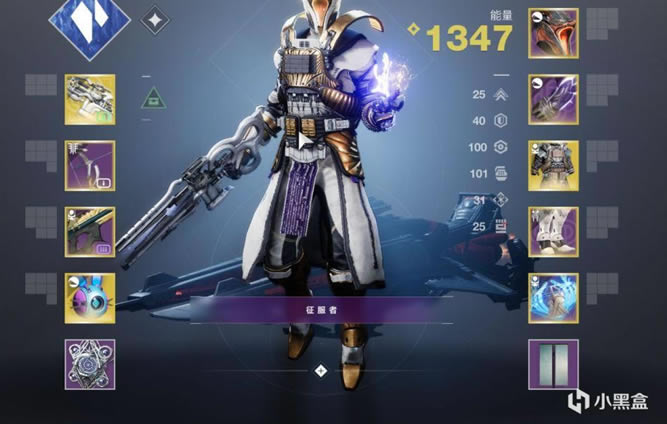The width and height of the screenshot is (667, 424).
Task: Select the exotic heavy weapon slot
Action: pyautogui.click(x=90, y=232)
